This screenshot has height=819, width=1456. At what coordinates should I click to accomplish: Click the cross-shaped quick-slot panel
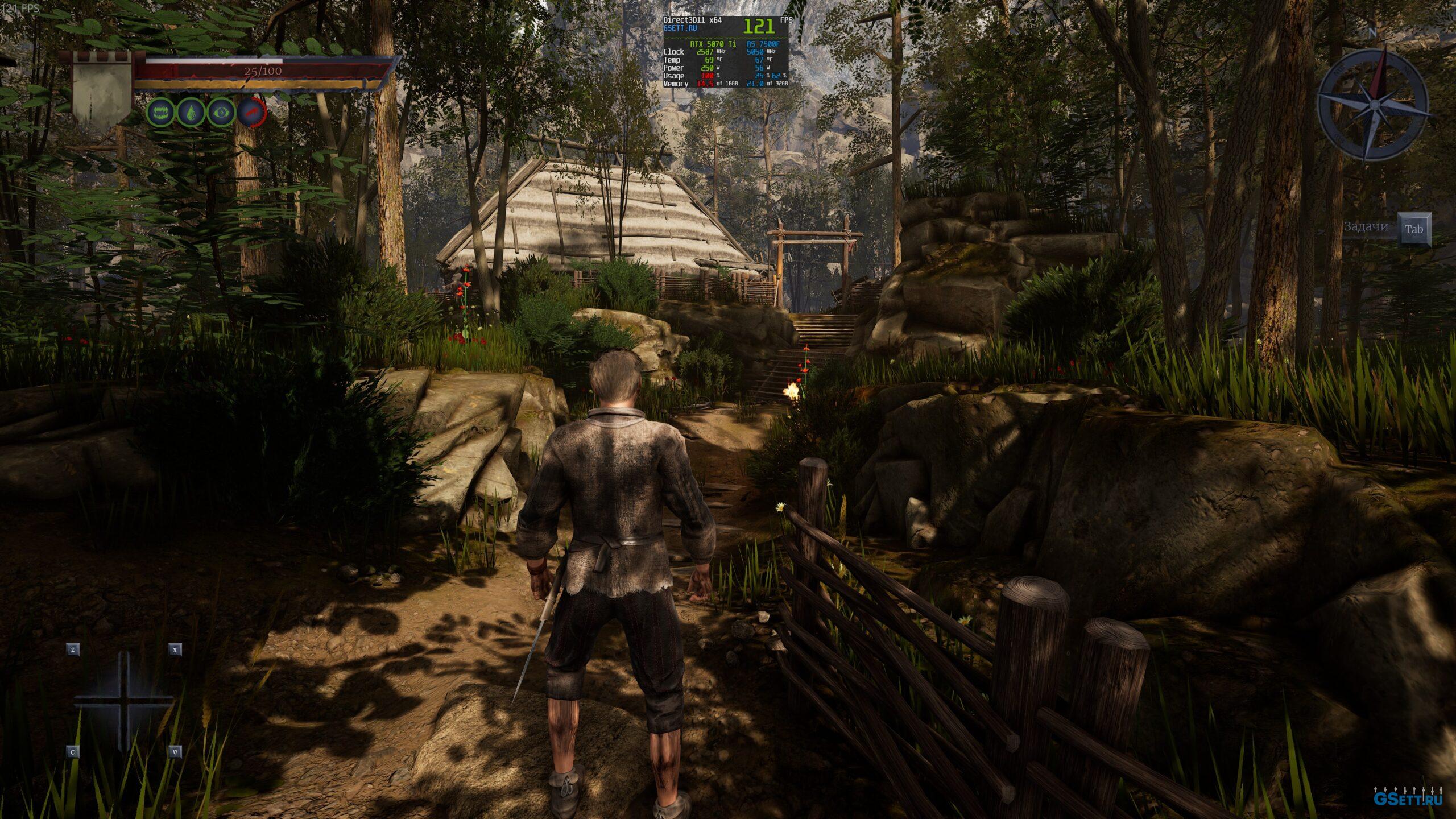tap(124, 701)
